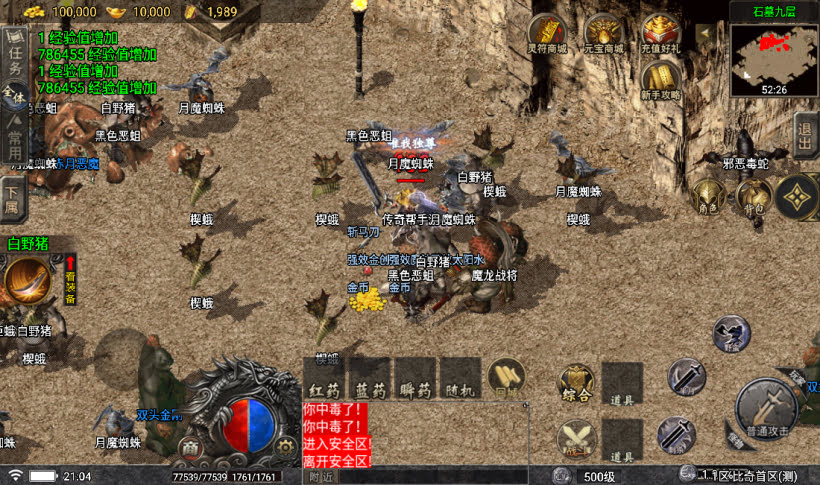Open the 灵符商城 talisman shop

[x=547, y=34]
